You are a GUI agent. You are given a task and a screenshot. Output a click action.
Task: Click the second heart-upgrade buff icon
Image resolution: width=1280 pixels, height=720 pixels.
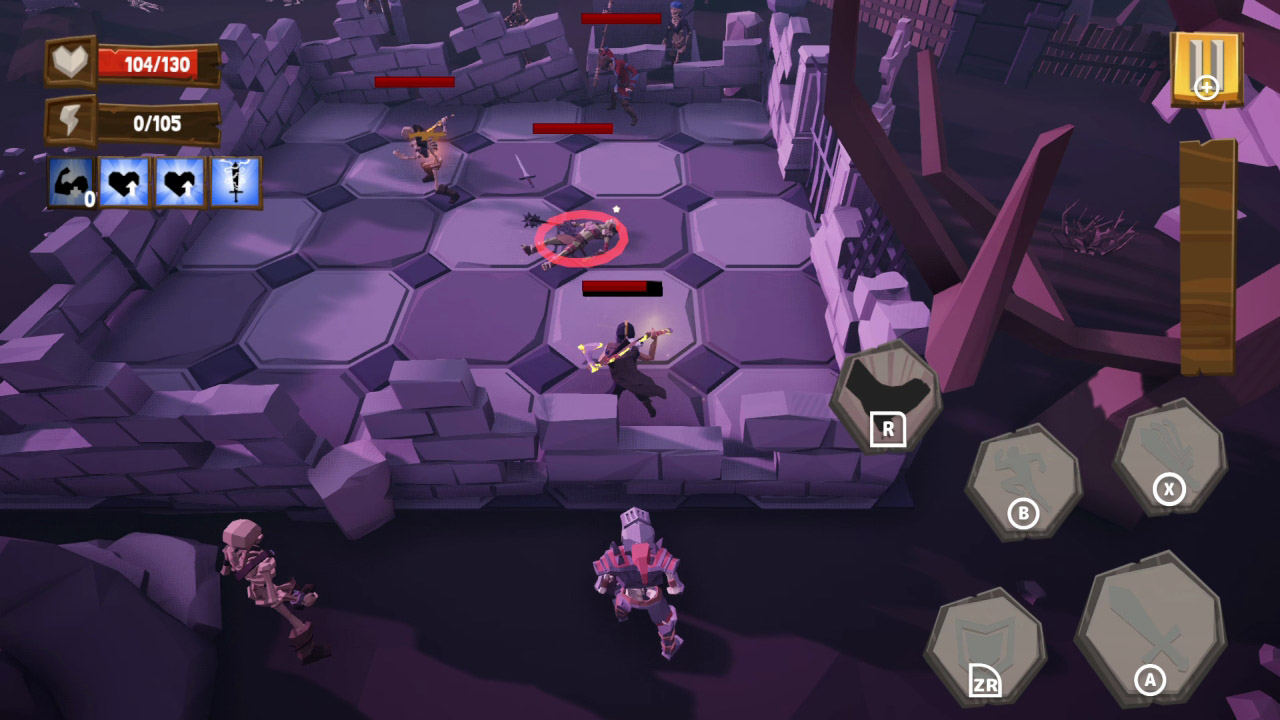pos(182,182)
